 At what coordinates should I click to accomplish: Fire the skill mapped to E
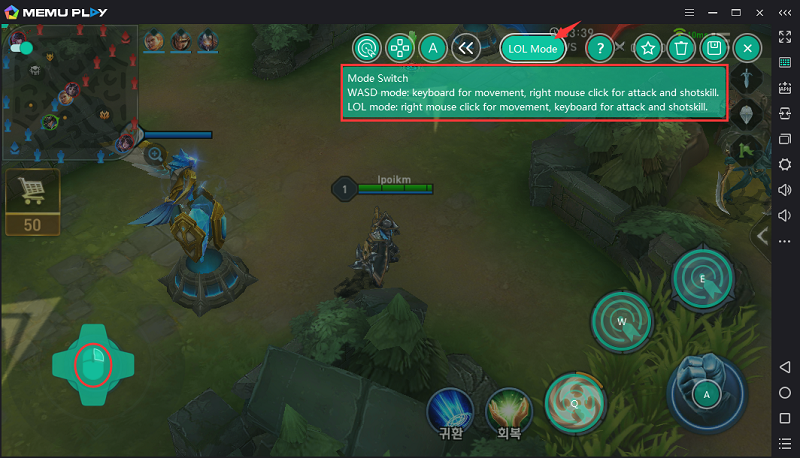pyautogui.click(x=703, y=277)
